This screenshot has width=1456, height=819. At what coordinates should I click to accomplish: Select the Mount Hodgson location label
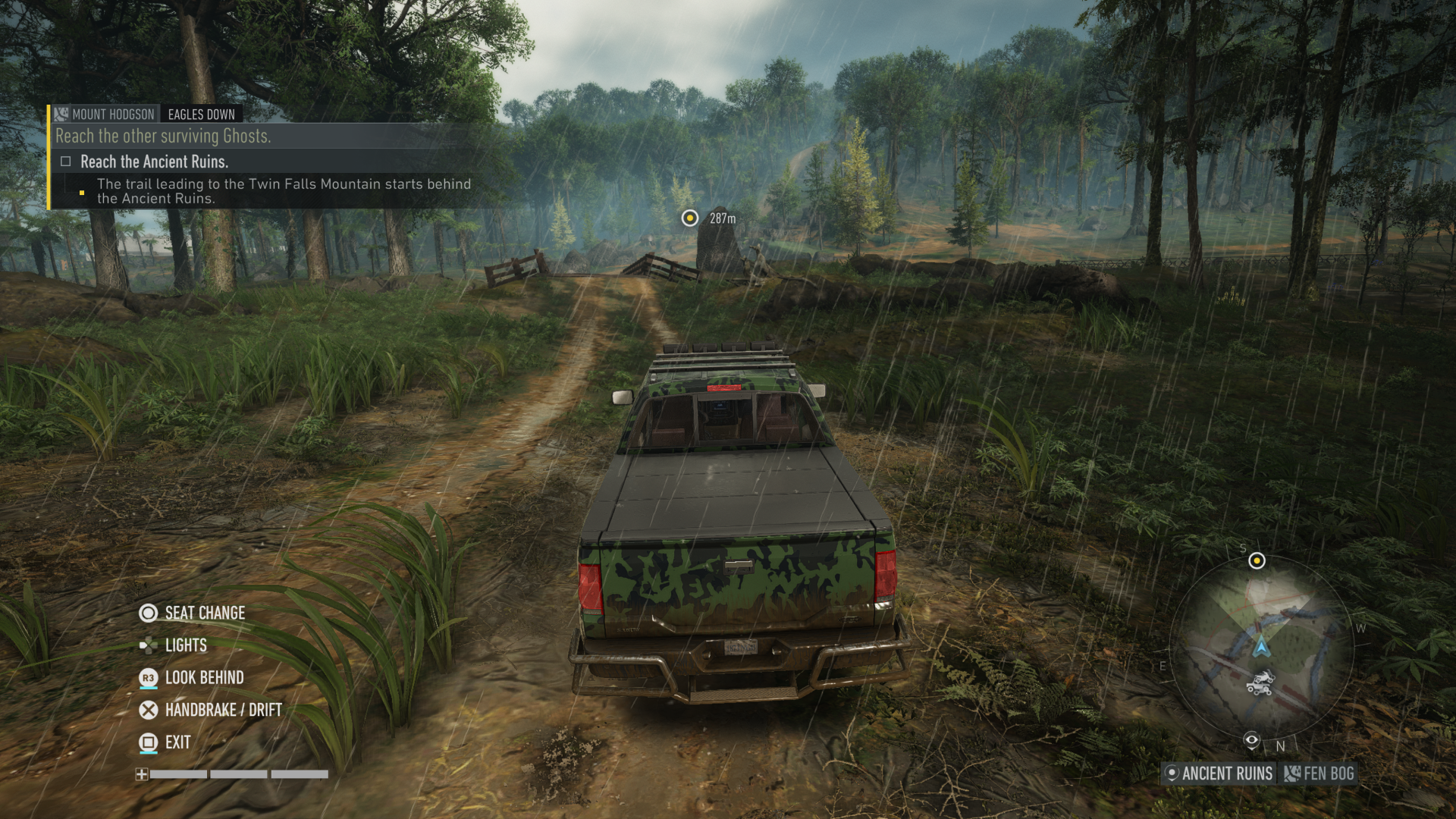[x=111, y=114]
